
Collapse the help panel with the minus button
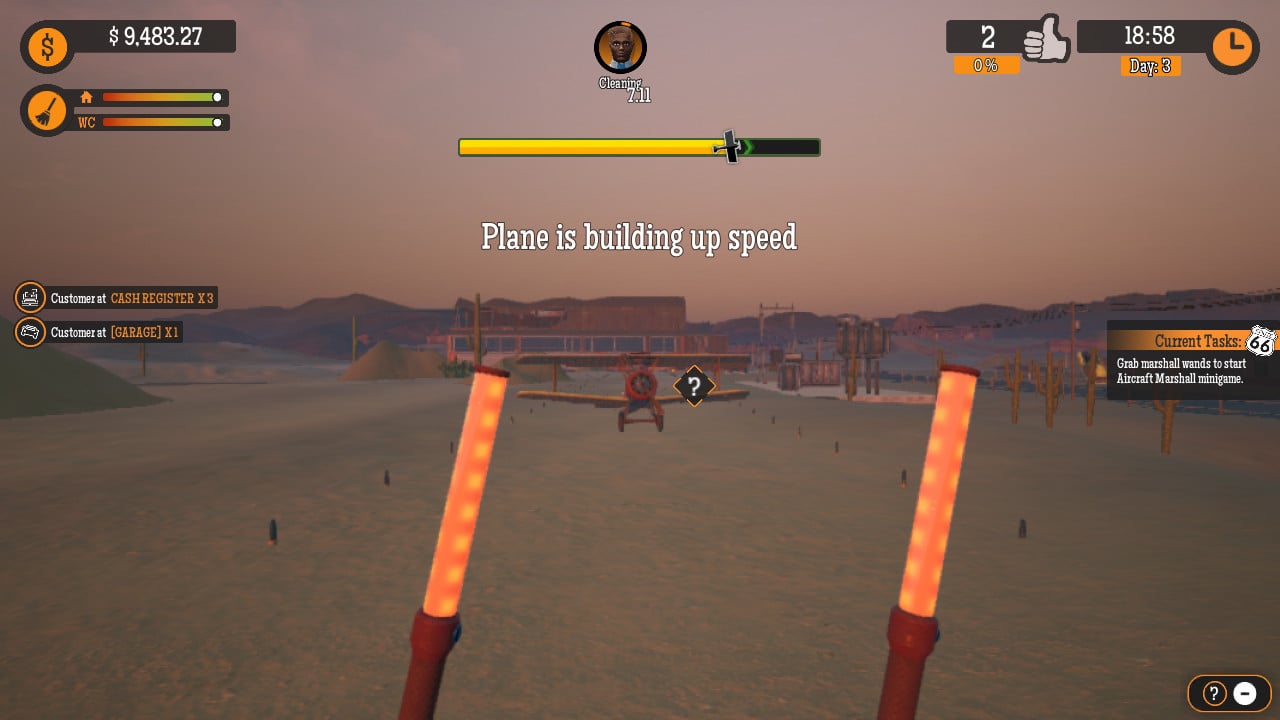[1245, 693]
